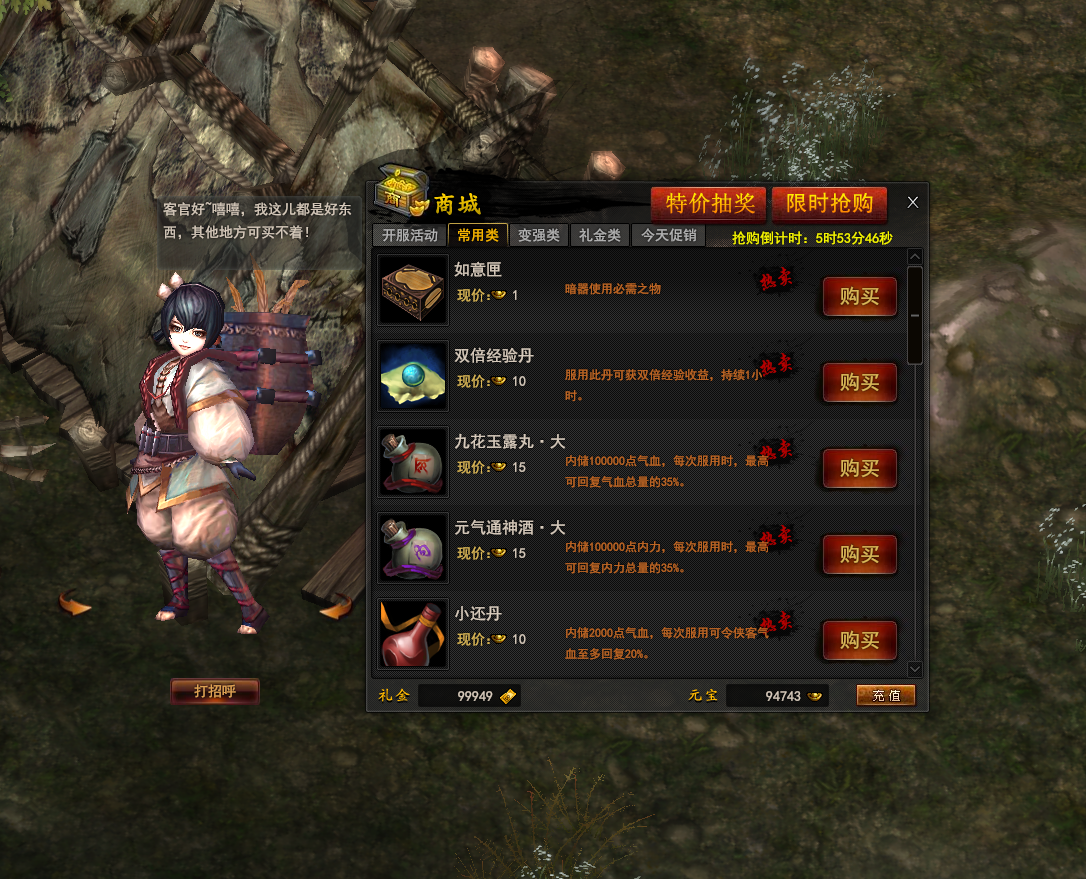Image resolution: width=1086 pixels, height=879 pixels.
Task: Open the 限时抢购 flash sale
Action: point(829,203)
